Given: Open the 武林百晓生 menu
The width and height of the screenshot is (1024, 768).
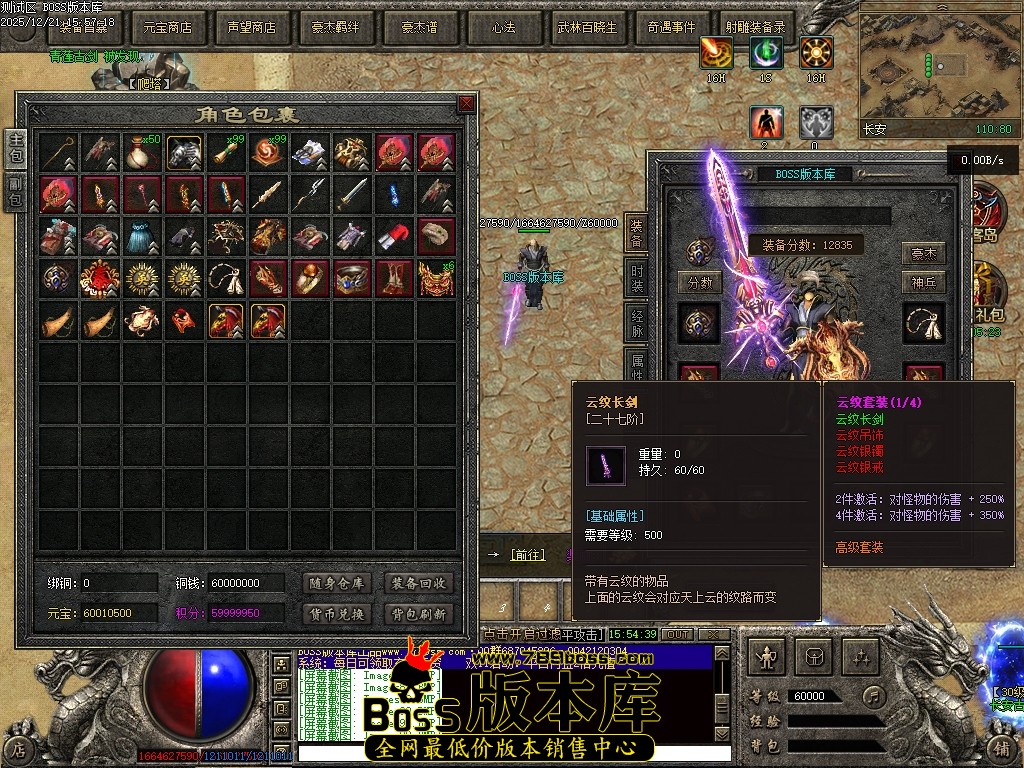Looking at the screenshot, I should (x=587, y=28).
